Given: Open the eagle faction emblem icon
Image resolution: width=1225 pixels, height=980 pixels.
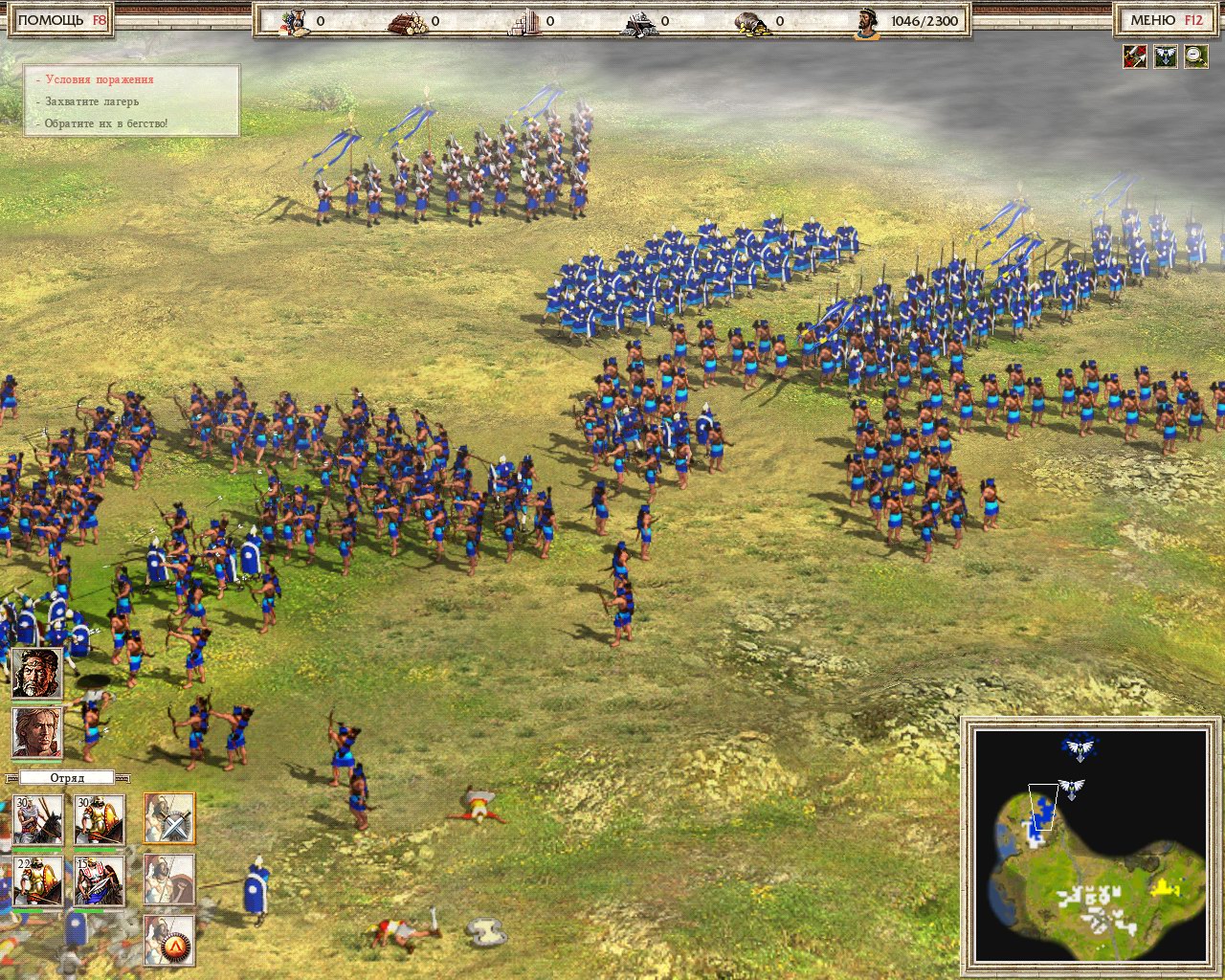Looking at the screenshot, I should (x=1166, y=56).
